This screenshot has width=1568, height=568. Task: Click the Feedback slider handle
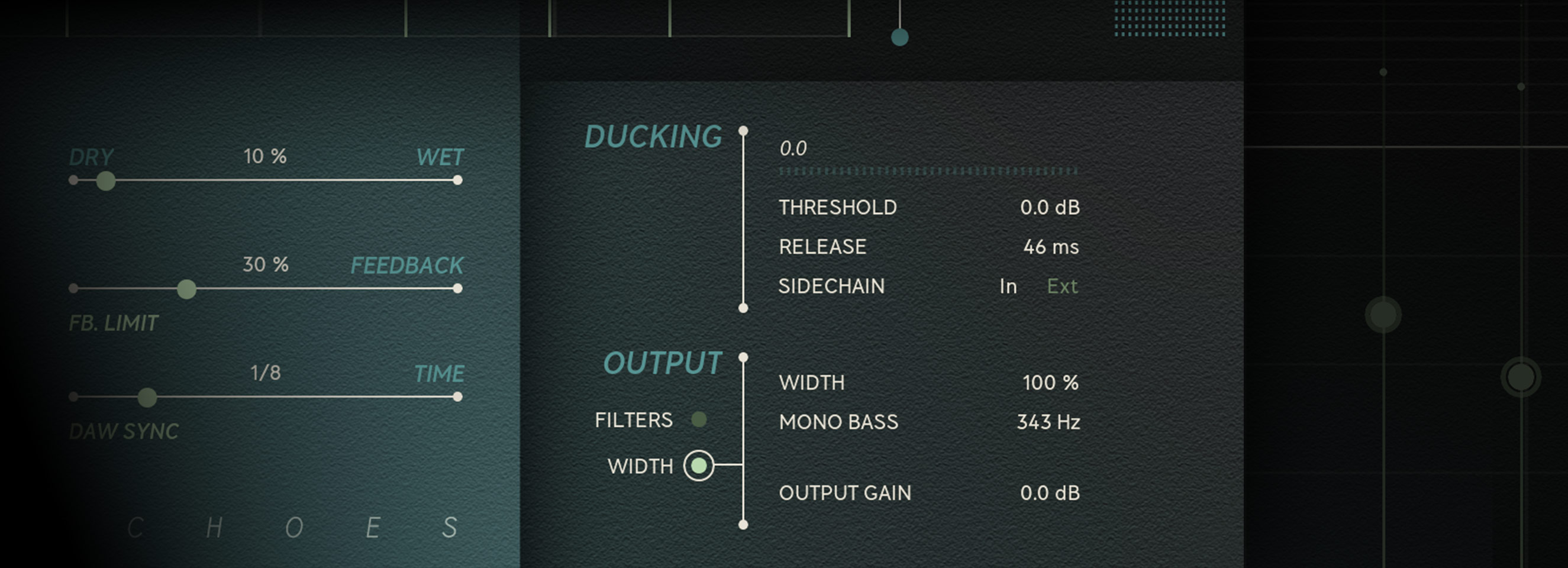pos(186,289)
